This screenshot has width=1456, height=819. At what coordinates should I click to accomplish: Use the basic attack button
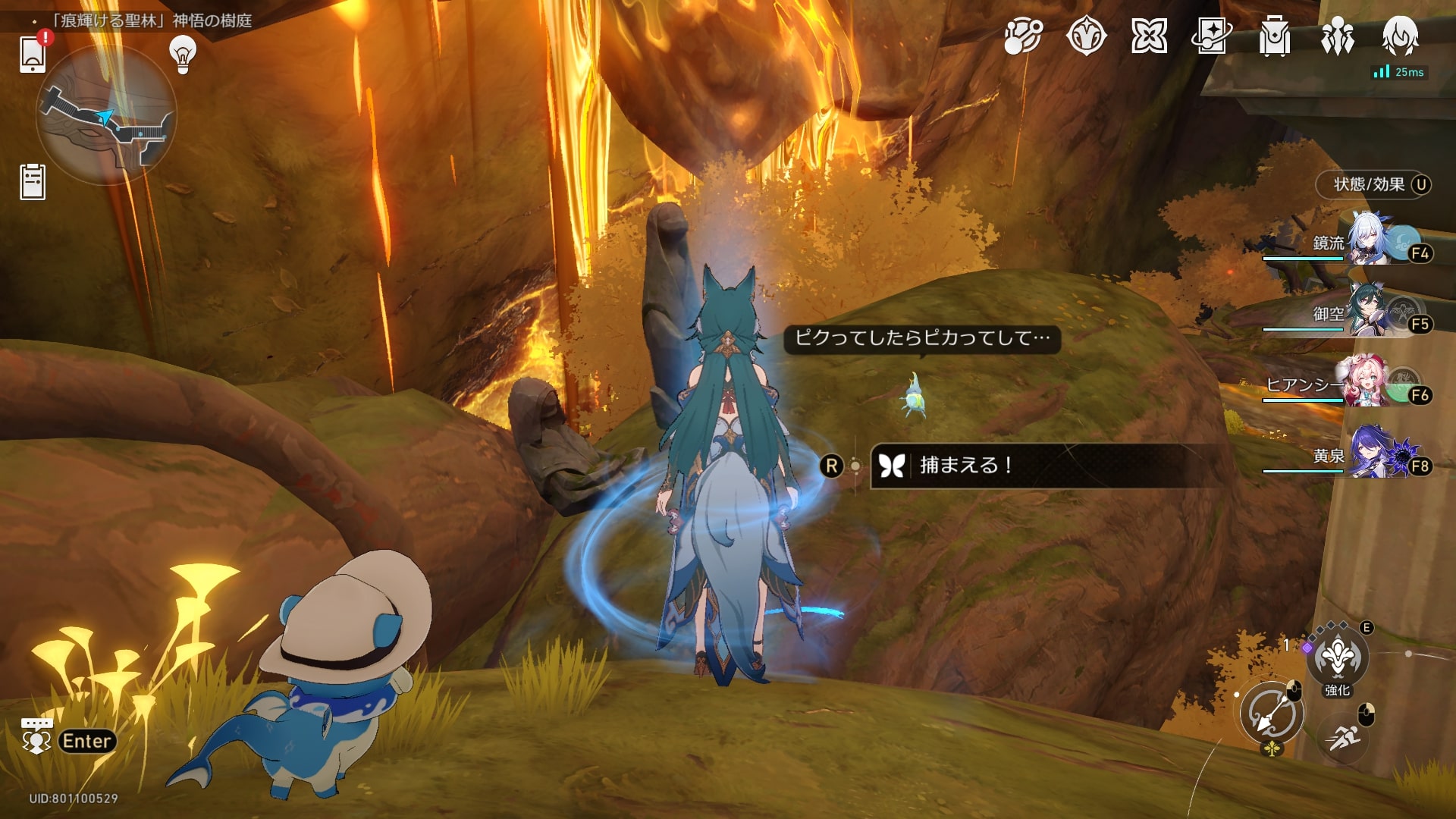tap(1272, 714)
